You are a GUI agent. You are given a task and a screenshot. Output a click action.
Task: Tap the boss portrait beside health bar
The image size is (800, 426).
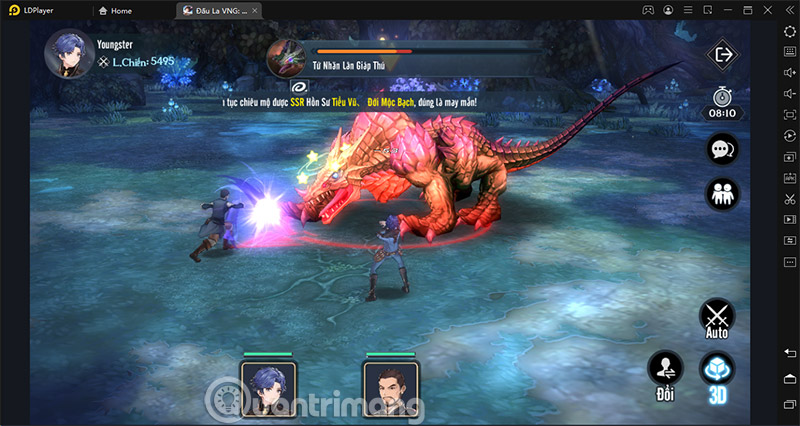[x=286, y=57]
